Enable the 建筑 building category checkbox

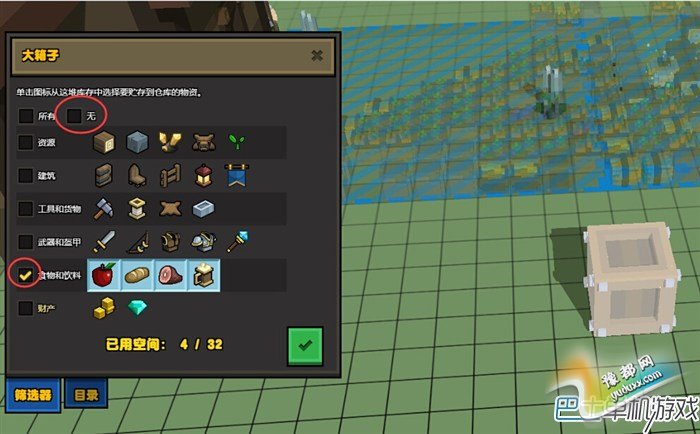point(25,176)
